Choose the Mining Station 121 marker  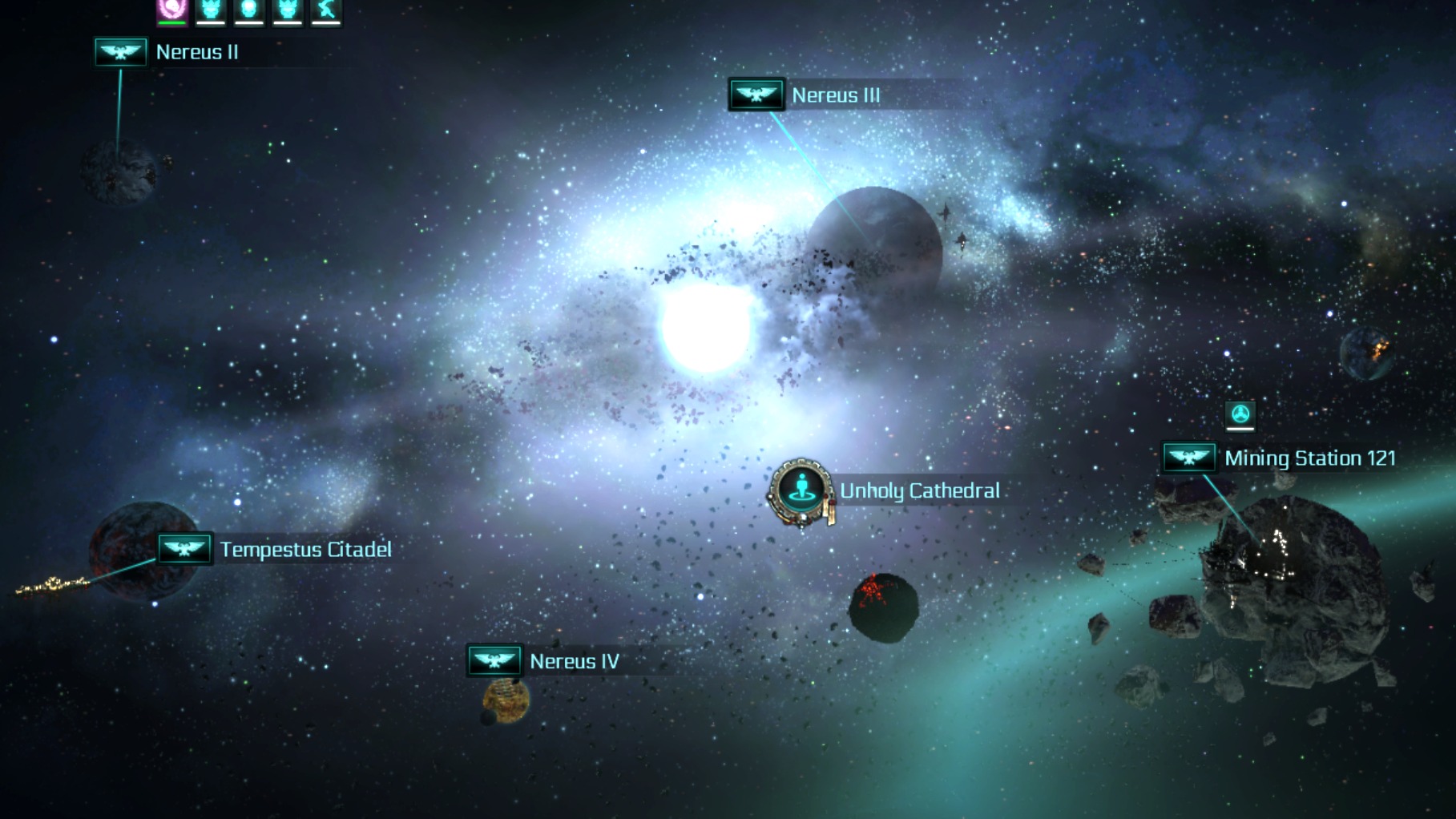1188,458
